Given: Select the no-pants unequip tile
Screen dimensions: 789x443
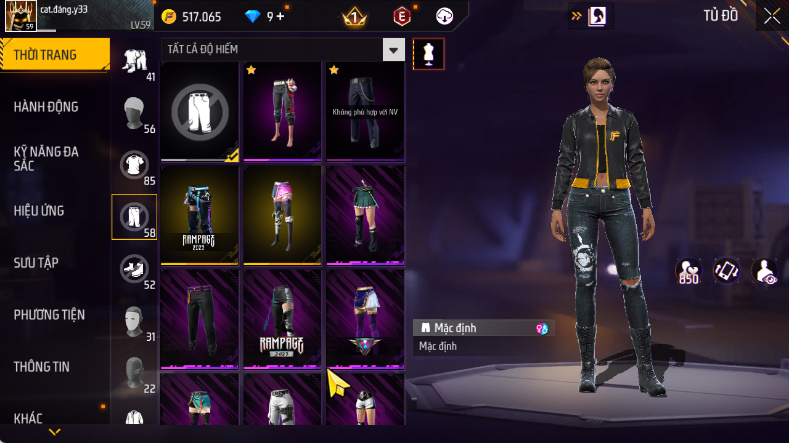Looking at the screenshot, I should click(199, 110).
